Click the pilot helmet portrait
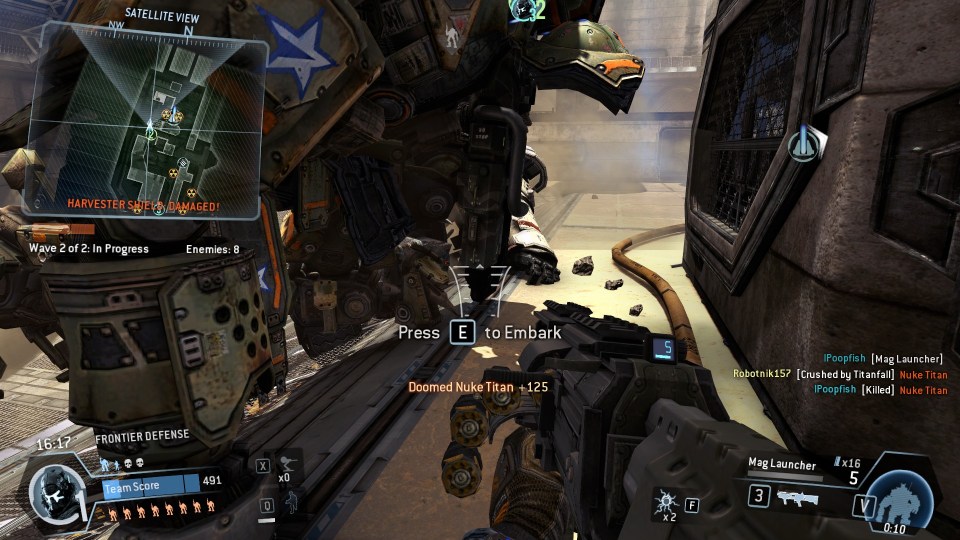 55,493
